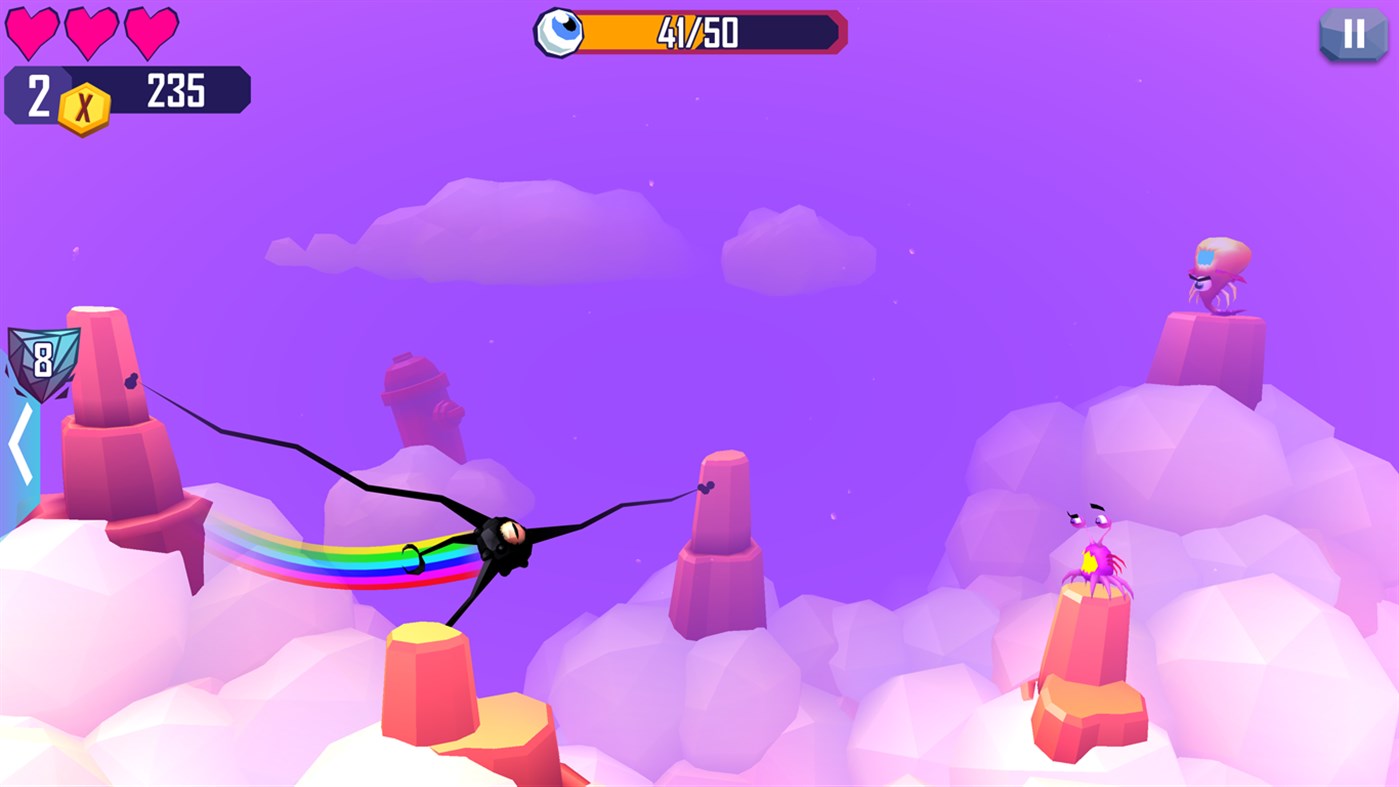Pause the game
1399x787 pixels.
[1353, 35]
